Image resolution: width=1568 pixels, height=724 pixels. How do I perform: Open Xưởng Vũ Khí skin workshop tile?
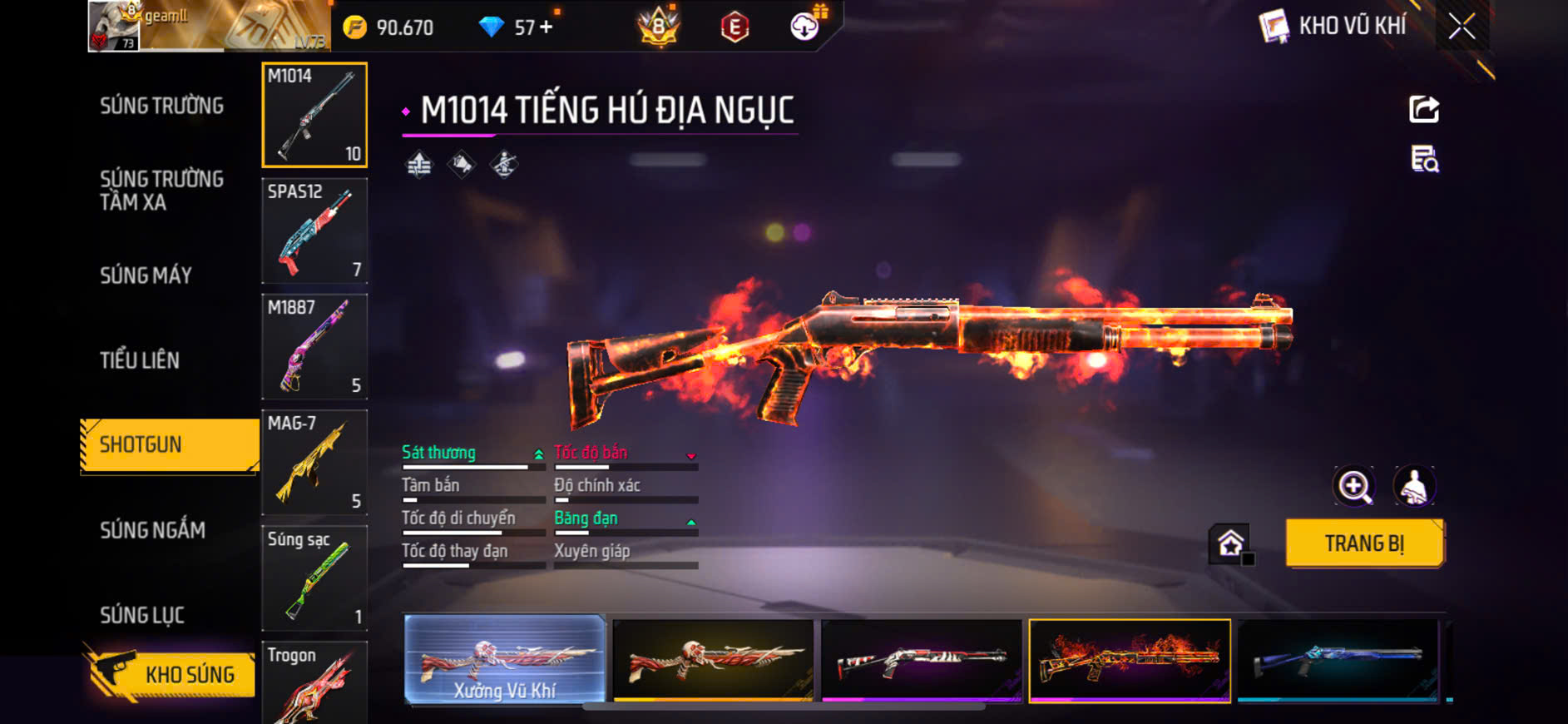click(505, 660)
